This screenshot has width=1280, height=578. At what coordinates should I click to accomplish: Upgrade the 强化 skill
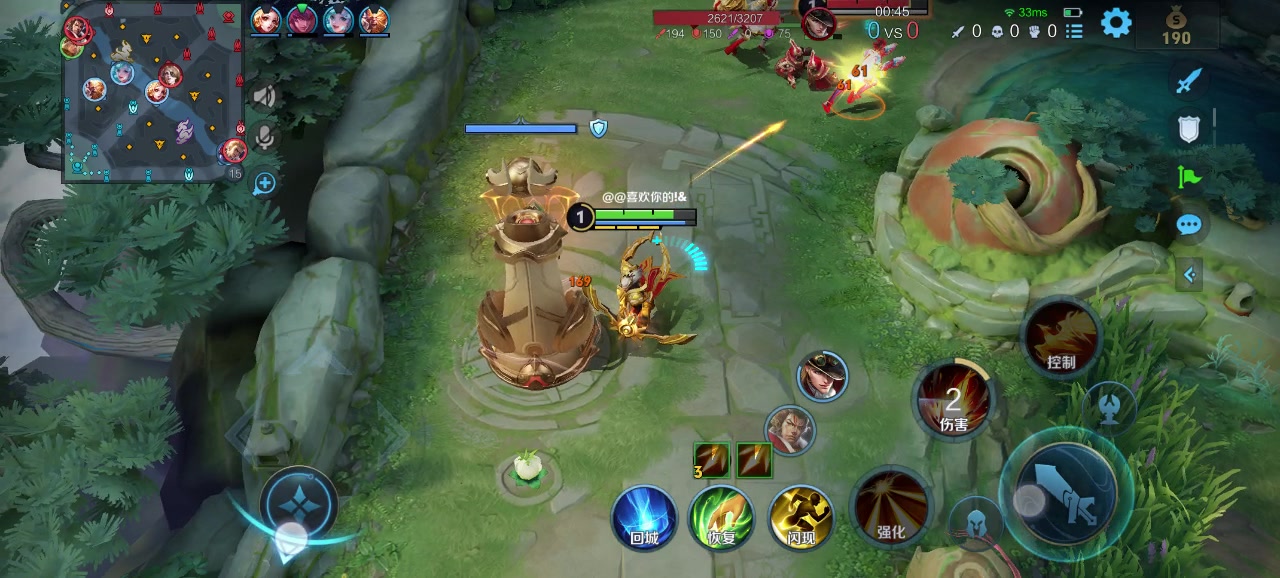[x=890, y=505]
